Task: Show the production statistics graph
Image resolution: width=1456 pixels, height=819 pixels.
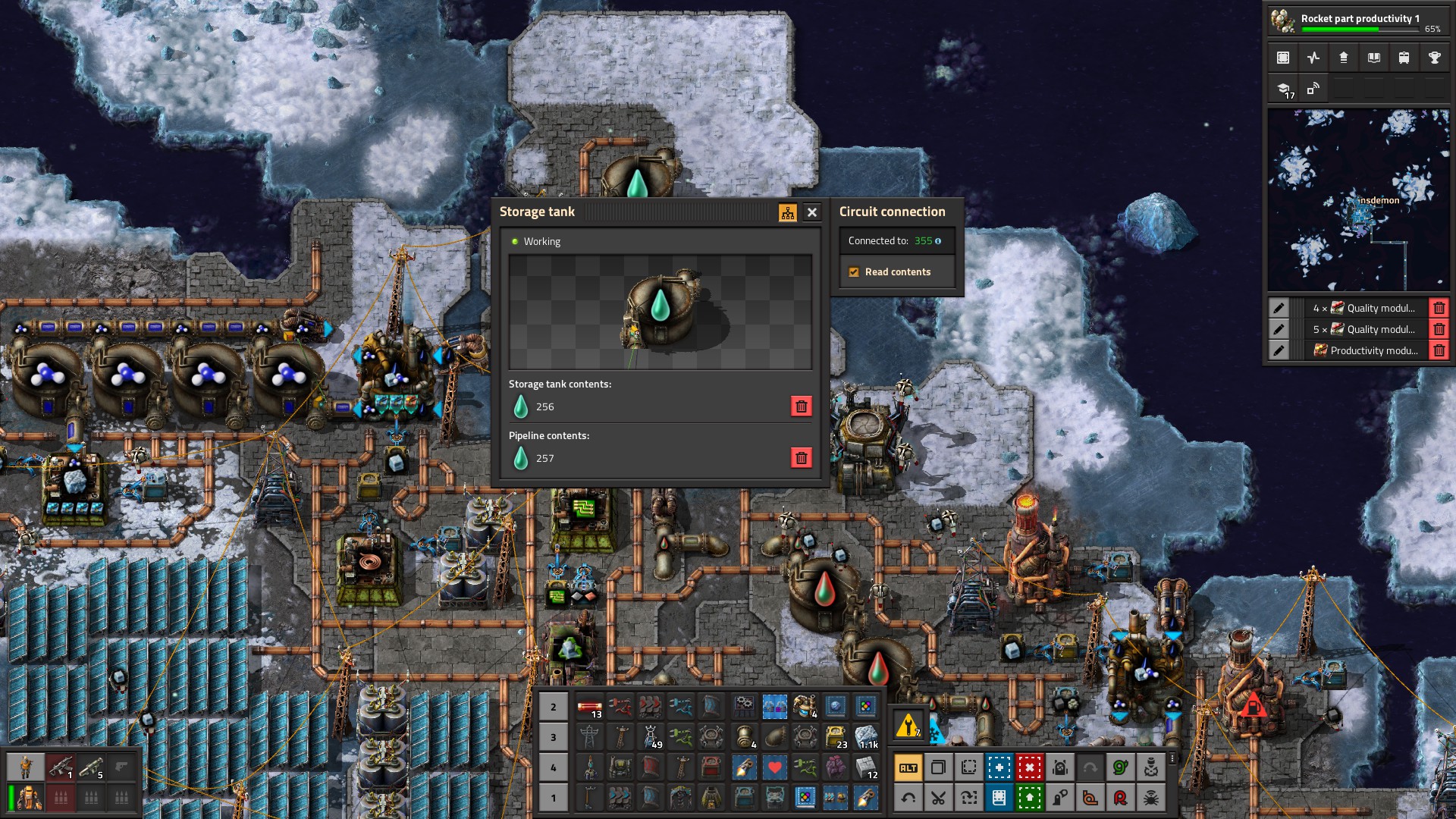Action: 1313,58
